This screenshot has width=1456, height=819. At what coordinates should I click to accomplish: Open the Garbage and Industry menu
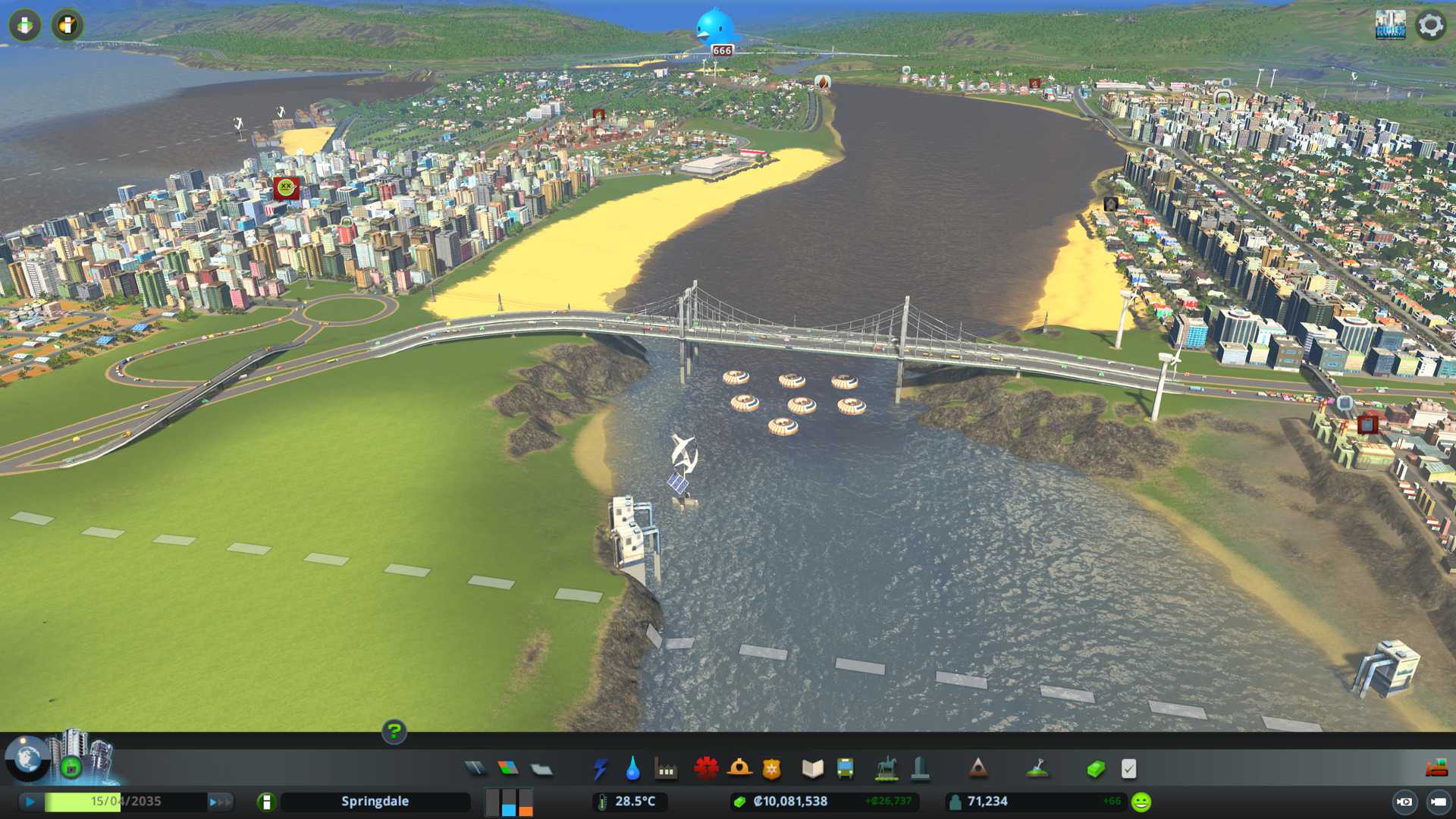(666, 769)
